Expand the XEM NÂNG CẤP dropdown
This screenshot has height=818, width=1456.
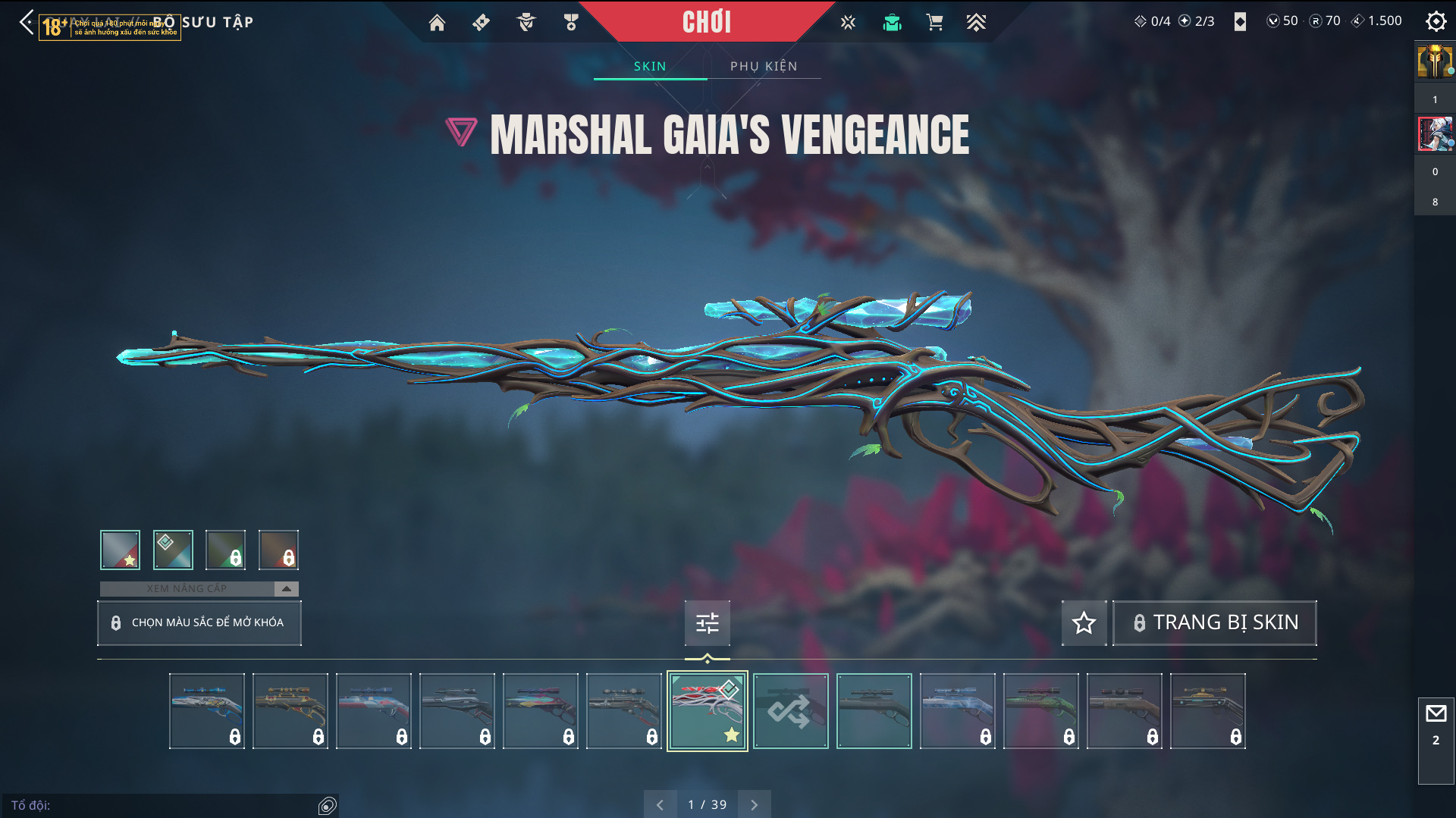pyautogui.click(x=286, y=589)
